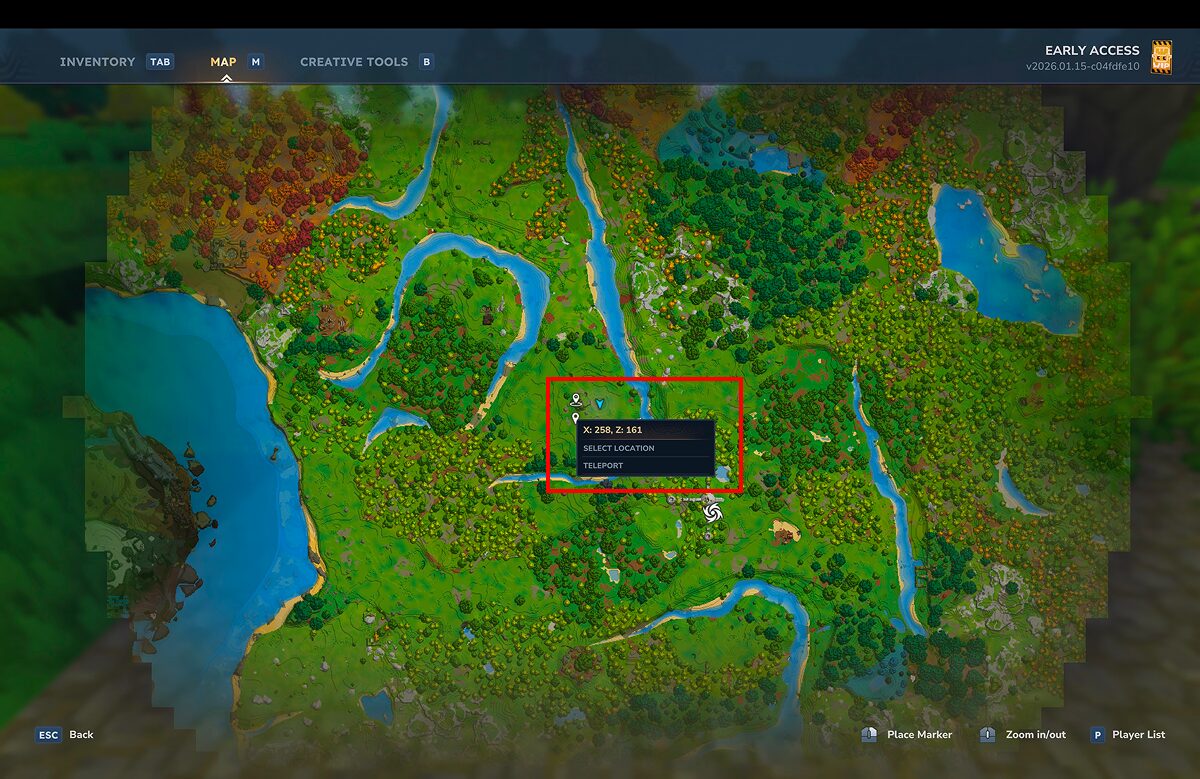
Task: Select the Map tab
Action: point(223,62)
